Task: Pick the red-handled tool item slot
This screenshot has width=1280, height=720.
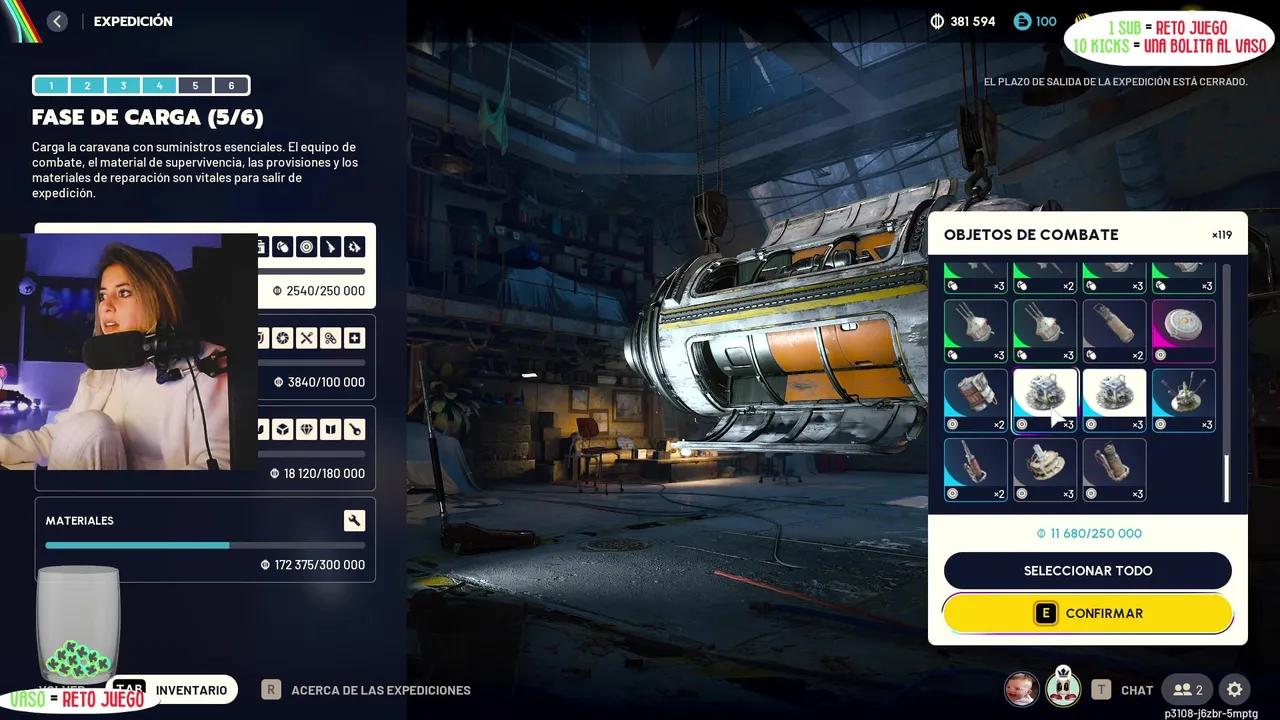Action: (976, 469)
